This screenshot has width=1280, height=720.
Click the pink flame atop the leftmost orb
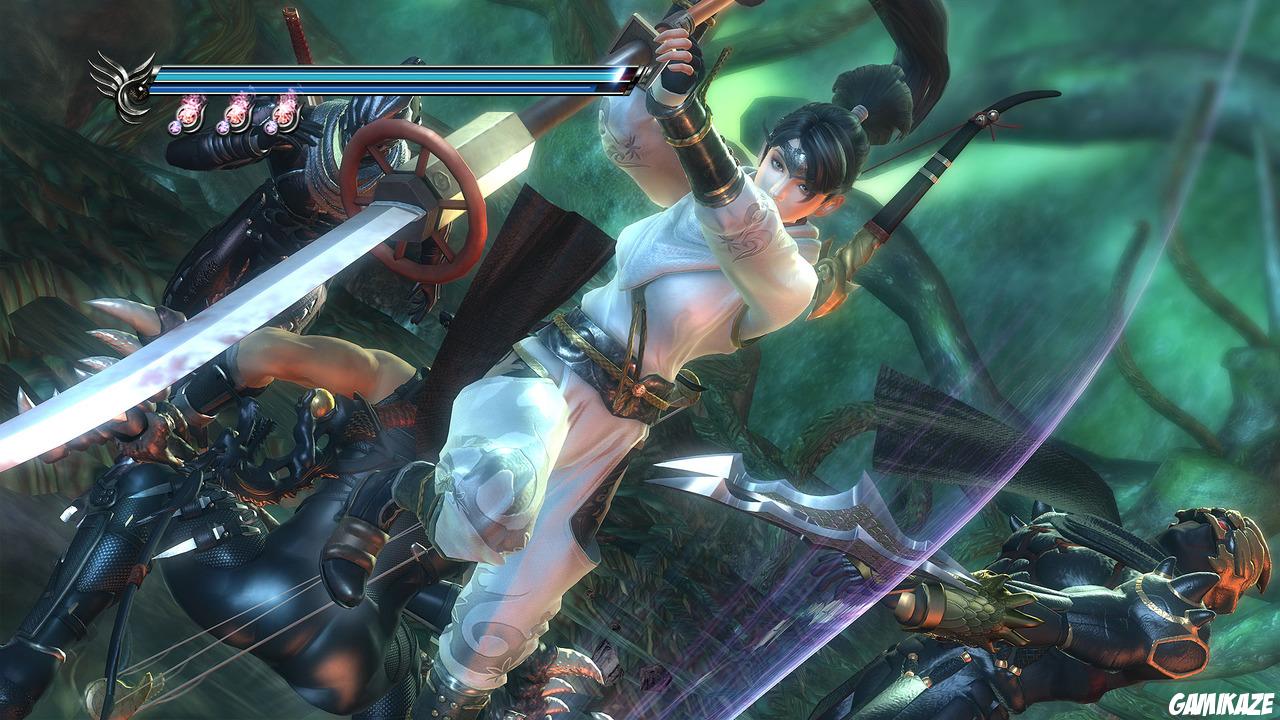(x=191, y=103)
